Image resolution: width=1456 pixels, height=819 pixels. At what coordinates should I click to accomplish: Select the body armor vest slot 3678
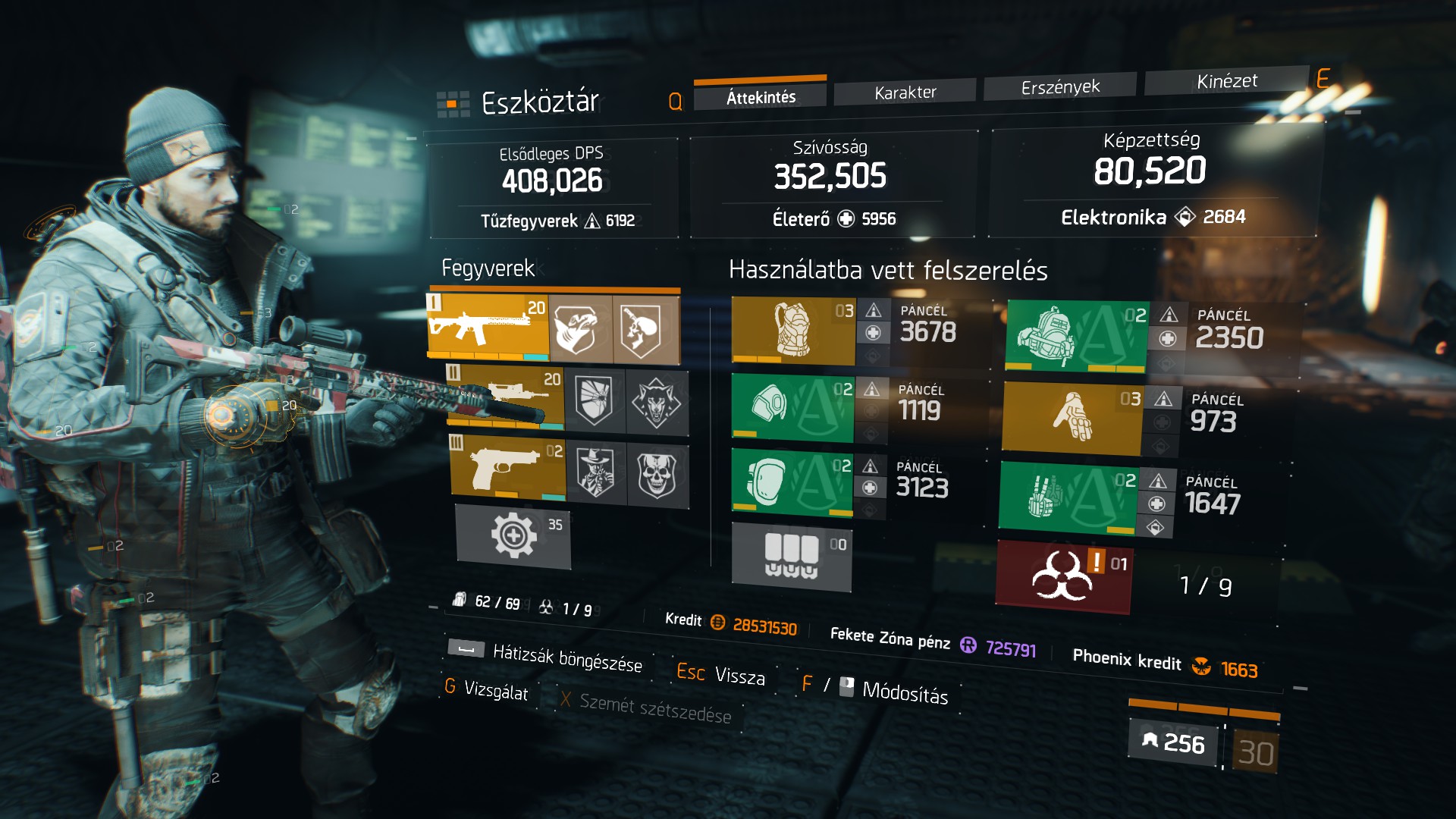point(793,331)
